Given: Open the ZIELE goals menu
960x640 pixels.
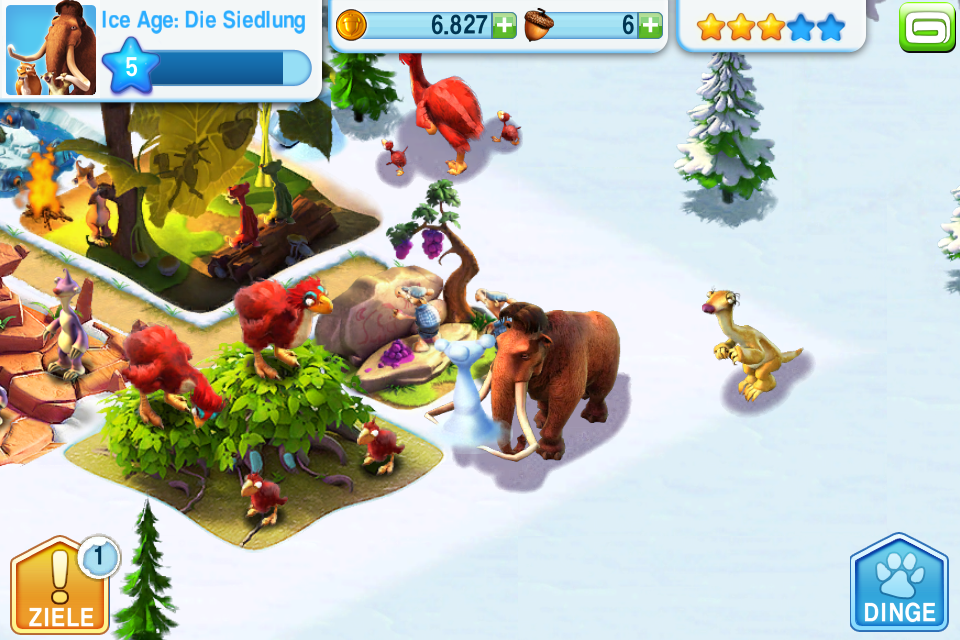Looking at the screenshot, I should click(59, 585).
